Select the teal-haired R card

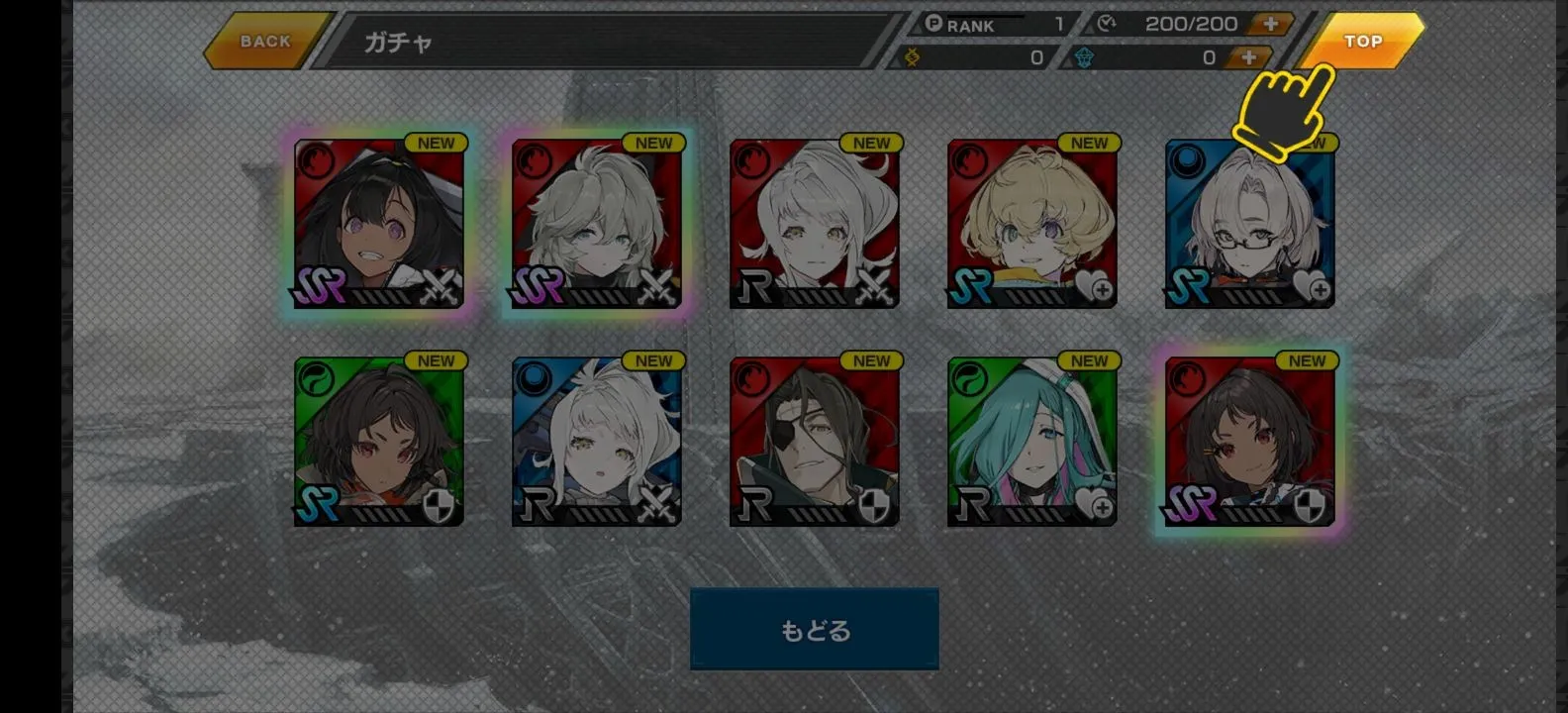click(x=1031, y=442)
